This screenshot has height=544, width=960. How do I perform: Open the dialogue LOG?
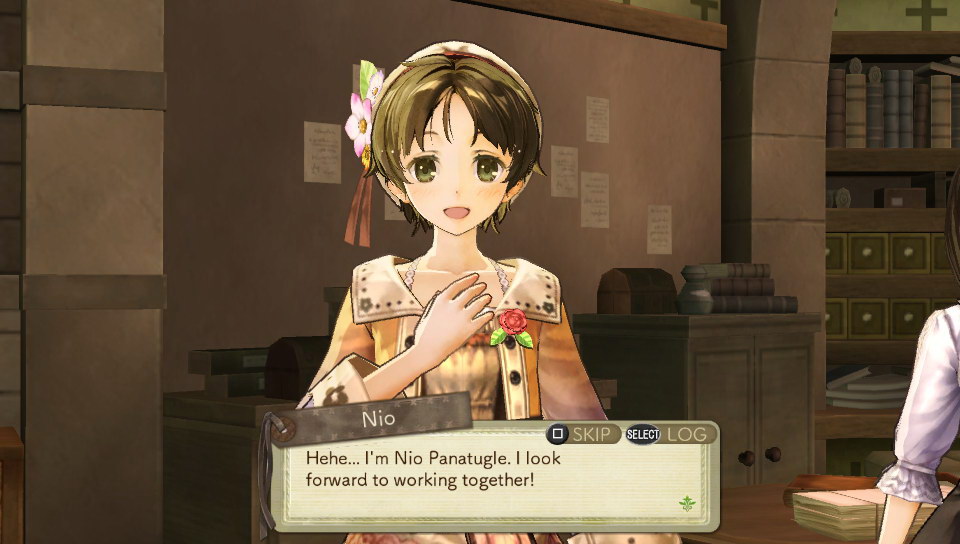click(688, 434)
